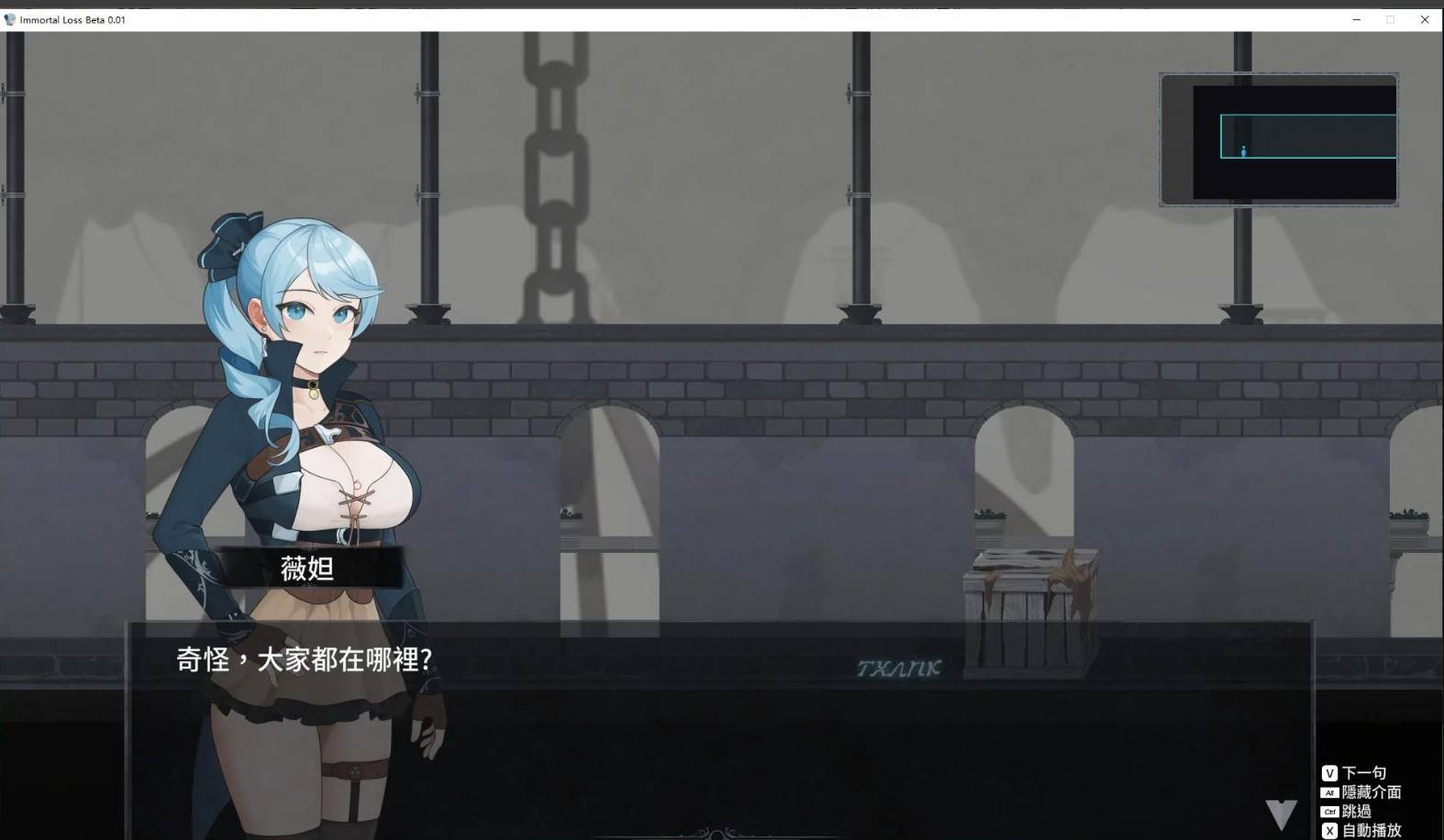Toggle 隱藏介面 to hide the interface
Screen dimensions: 1444x840
tap(1372, 792)
